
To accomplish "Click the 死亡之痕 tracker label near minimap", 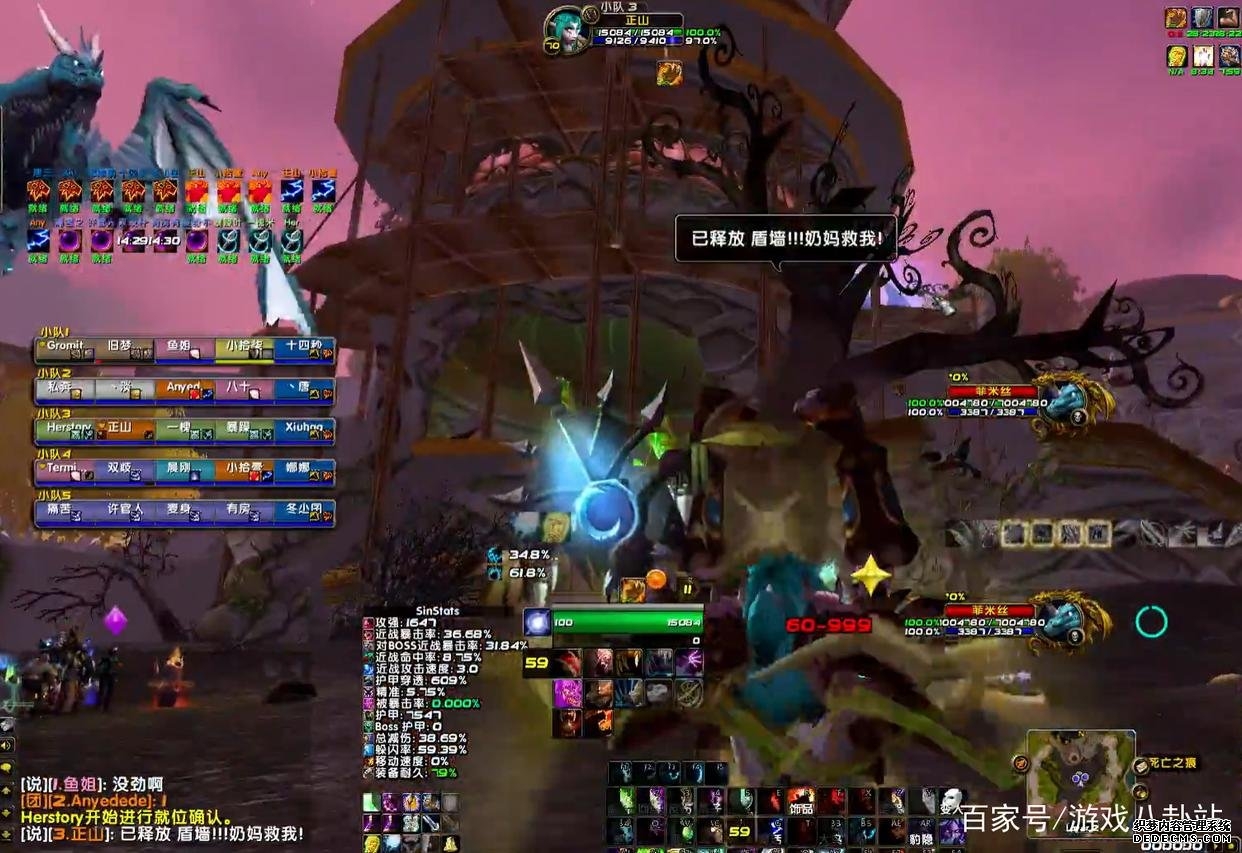I will [x=1172, y=764].
